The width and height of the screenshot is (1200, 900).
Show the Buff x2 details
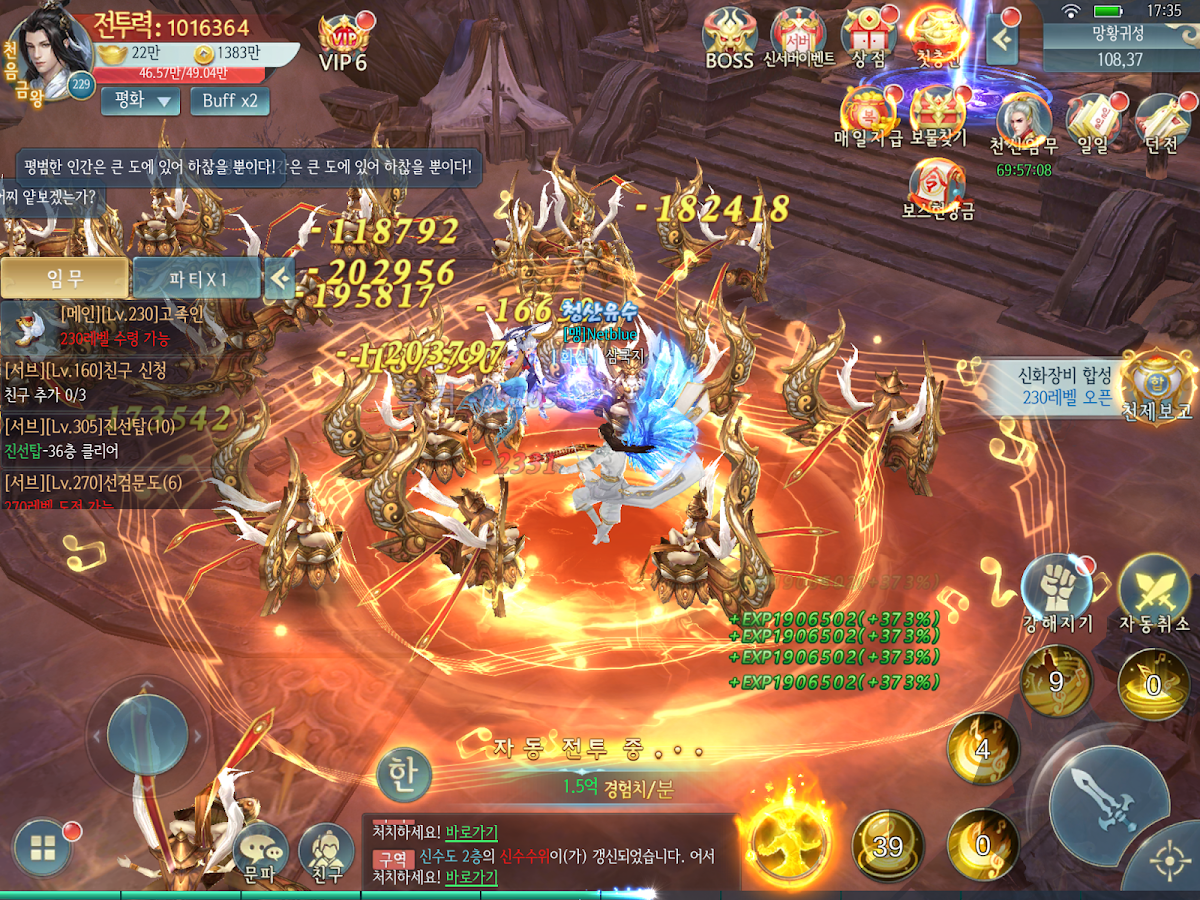click(x=229, y=100)
